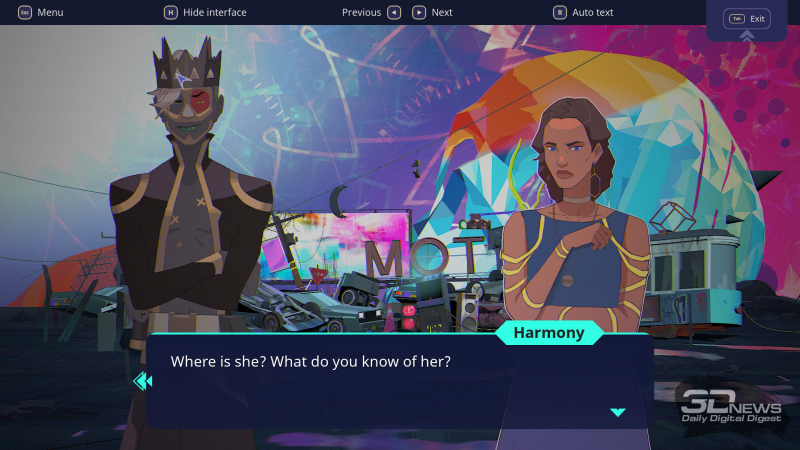Toggle Auto text mode

coord(584,12)
